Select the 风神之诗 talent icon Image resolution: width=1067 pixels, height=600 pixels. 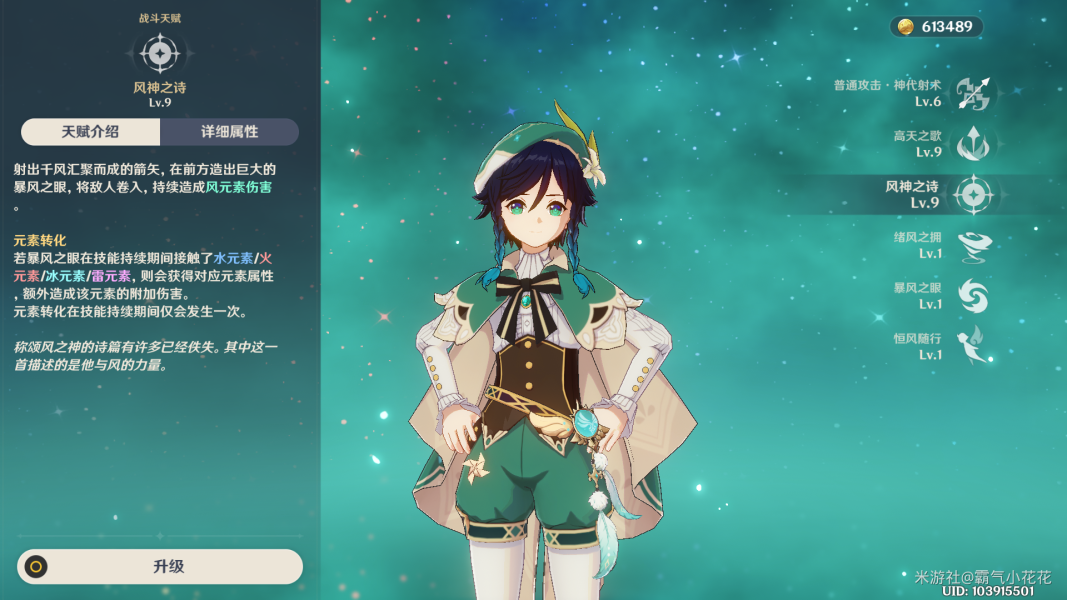972,194
